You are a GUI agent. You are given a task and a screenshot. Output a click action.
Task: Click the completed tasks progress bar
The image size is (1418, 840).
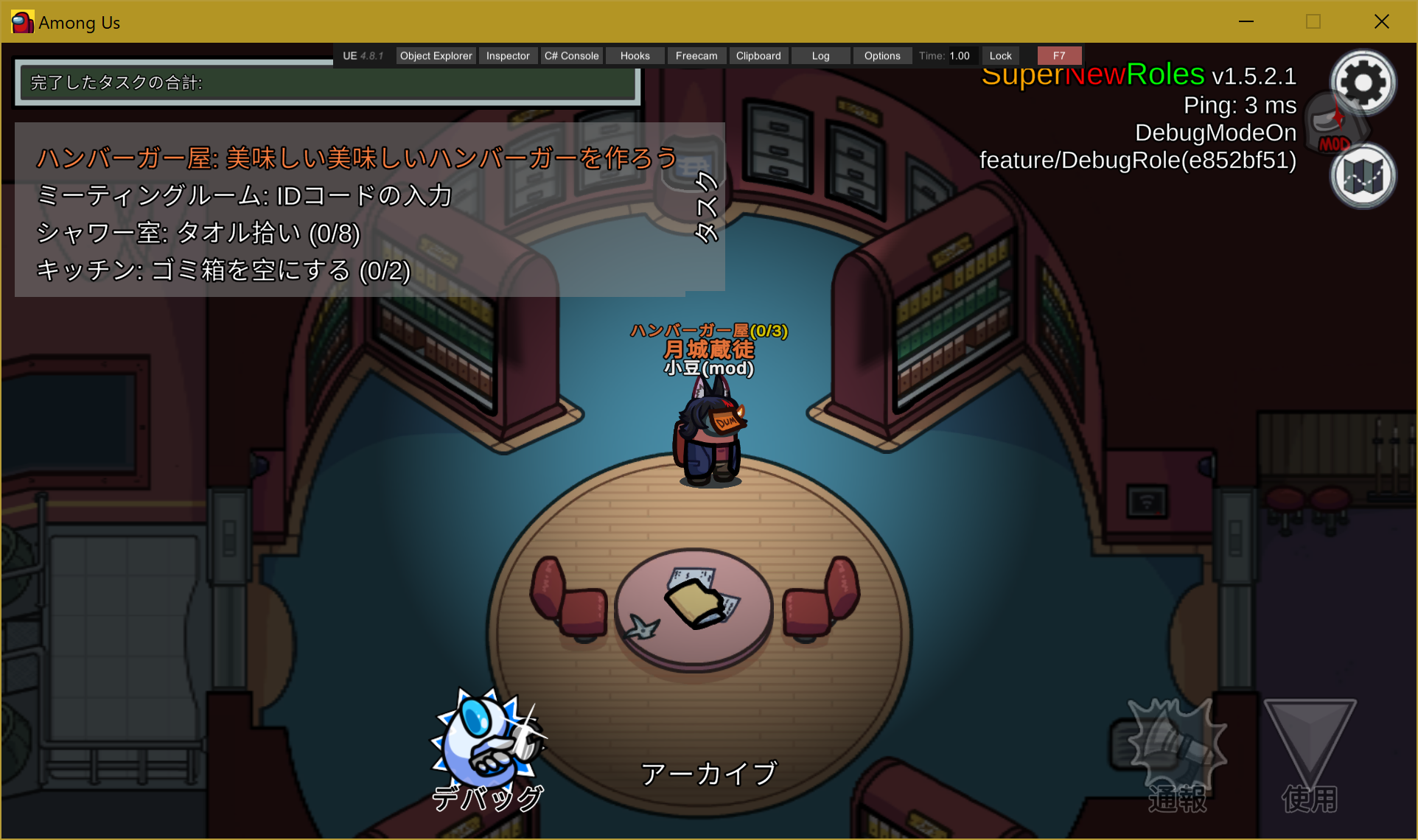tap(327, 83)
